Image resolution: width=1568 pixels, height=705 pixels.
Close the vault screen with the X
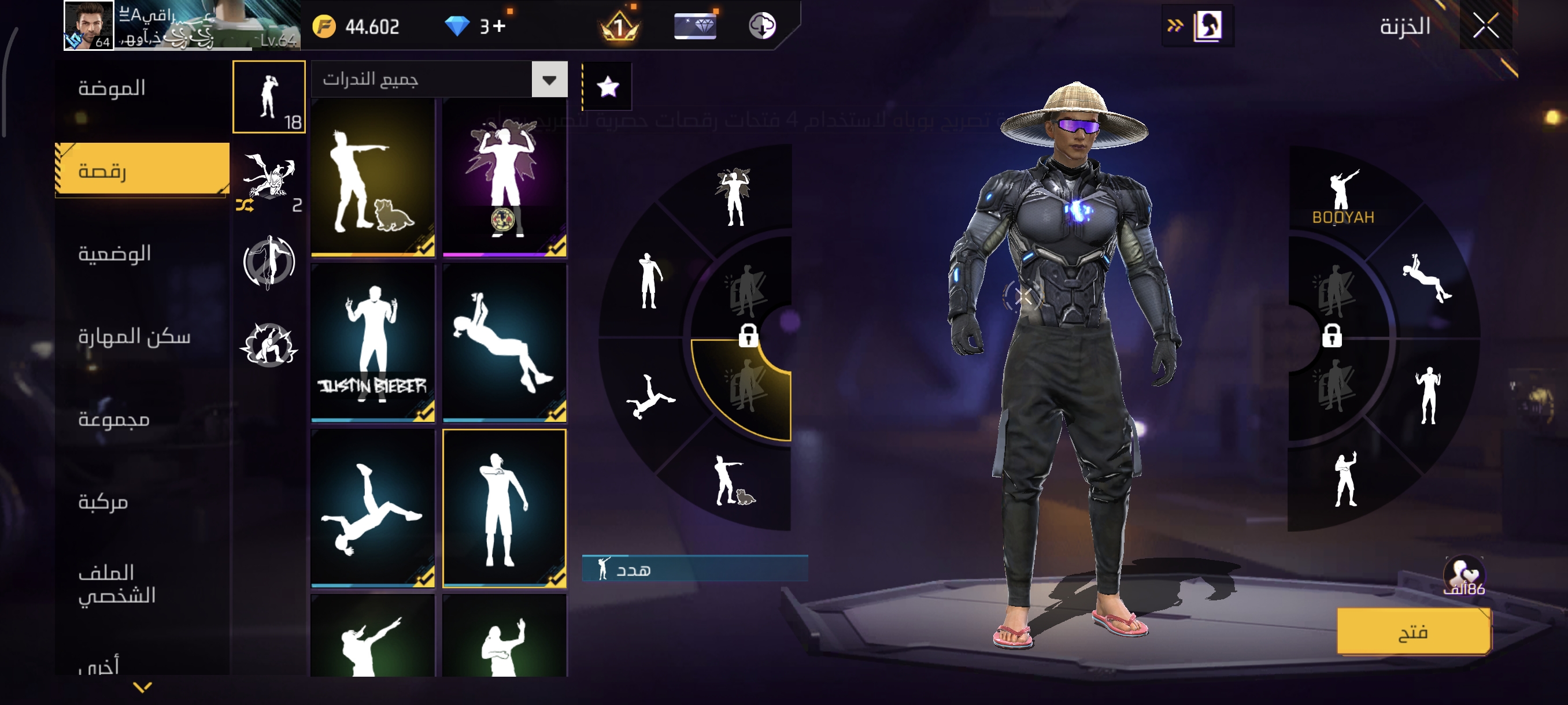[1485, 26]
